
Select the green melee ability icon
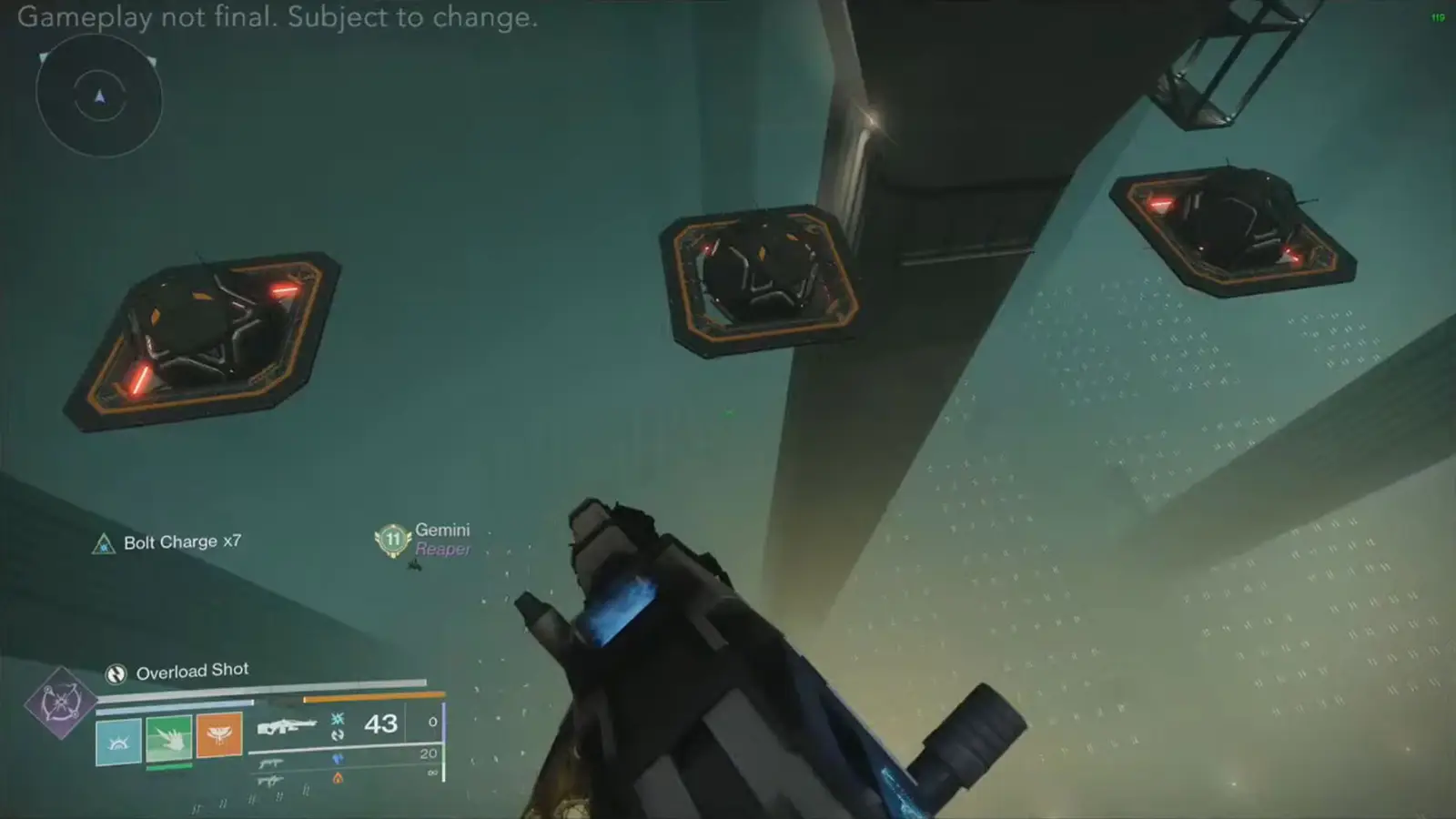pos(167,739)
